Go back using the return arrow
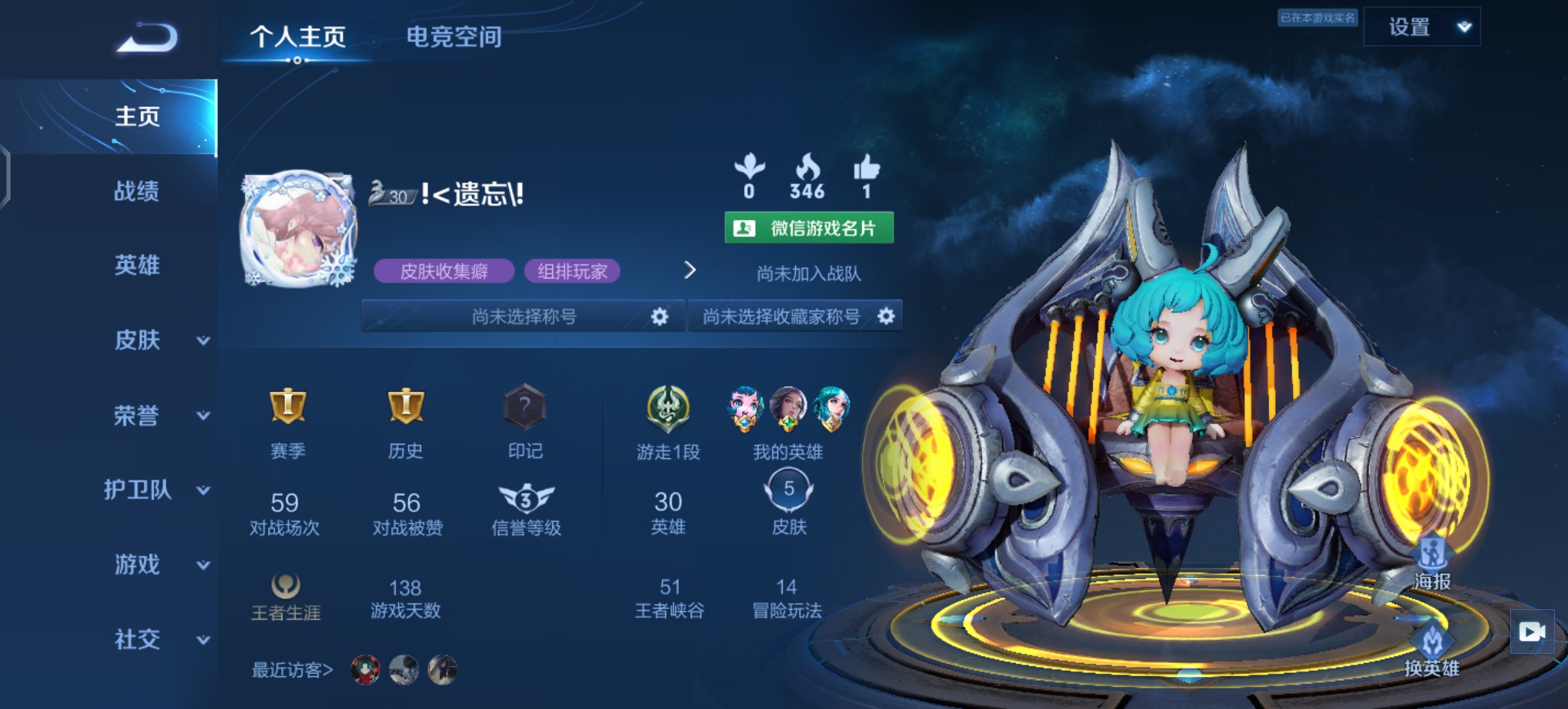This screenshot has width=1568, height=709. point(147,38)
